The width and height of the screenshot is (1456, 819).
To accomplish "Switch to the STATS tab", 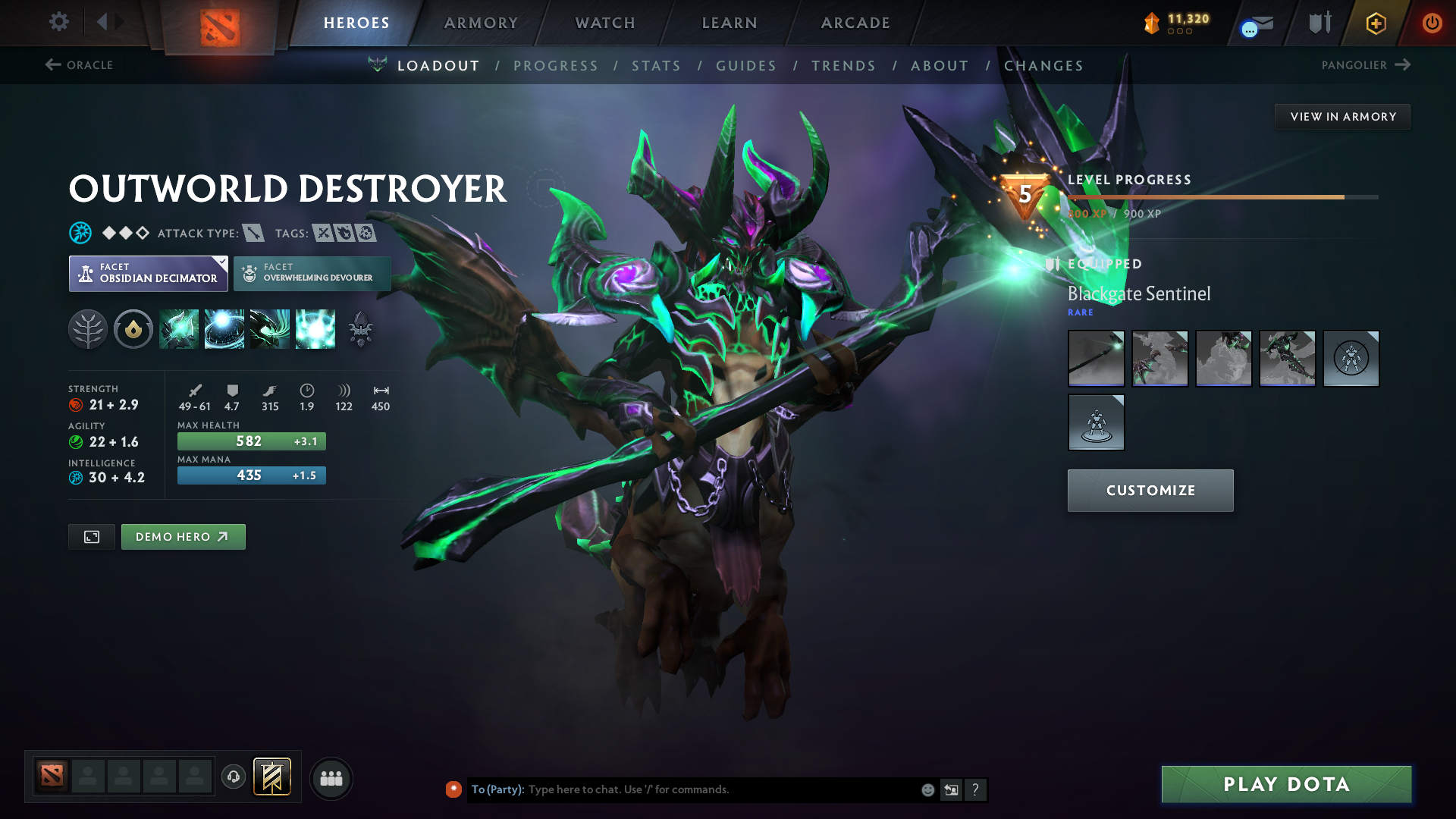I will point(656,66).
